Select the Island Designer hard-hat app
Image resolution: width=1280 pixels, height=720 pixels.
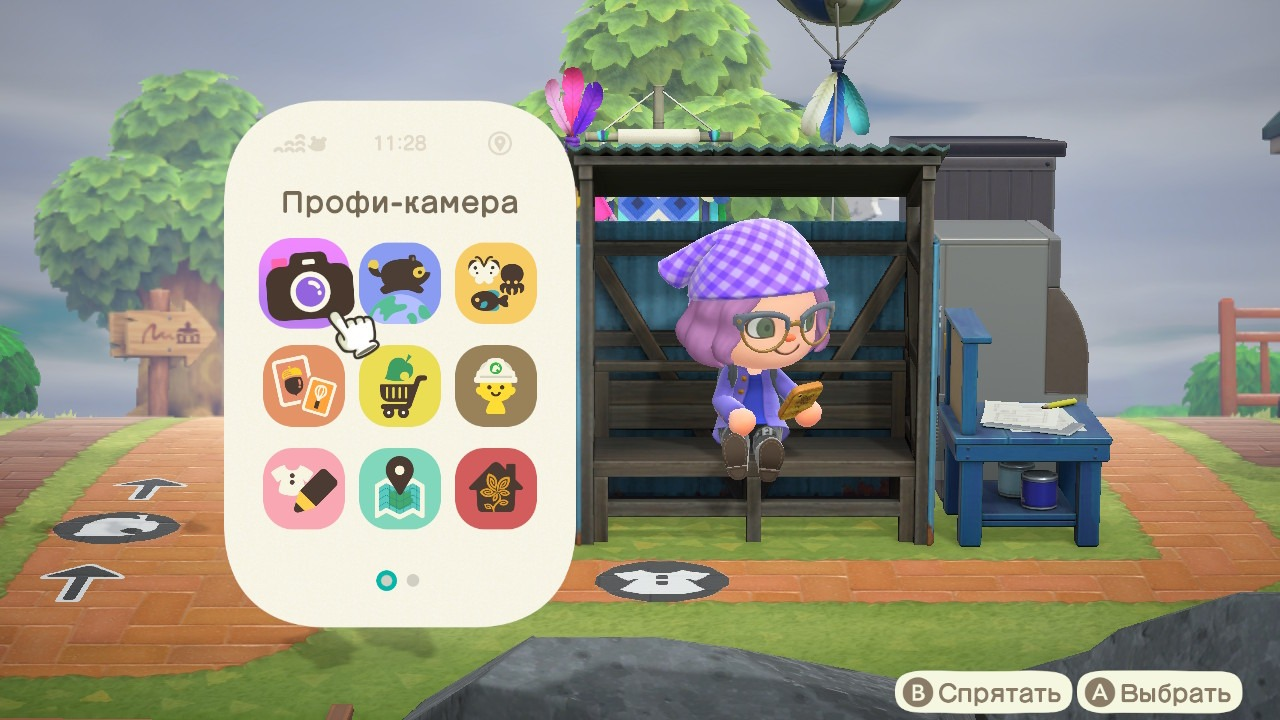(x=496, y=386)
